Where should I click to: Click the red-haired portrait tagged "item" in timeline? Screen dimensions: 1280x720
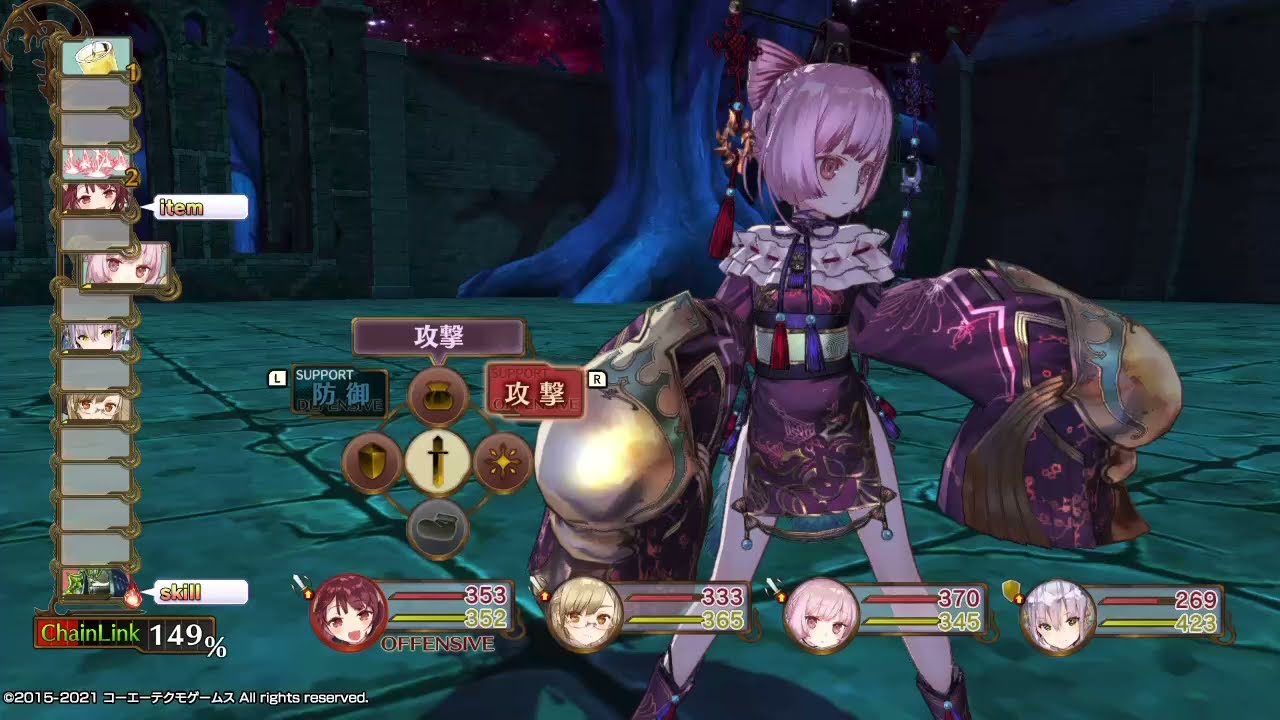(x=94, y=198)
